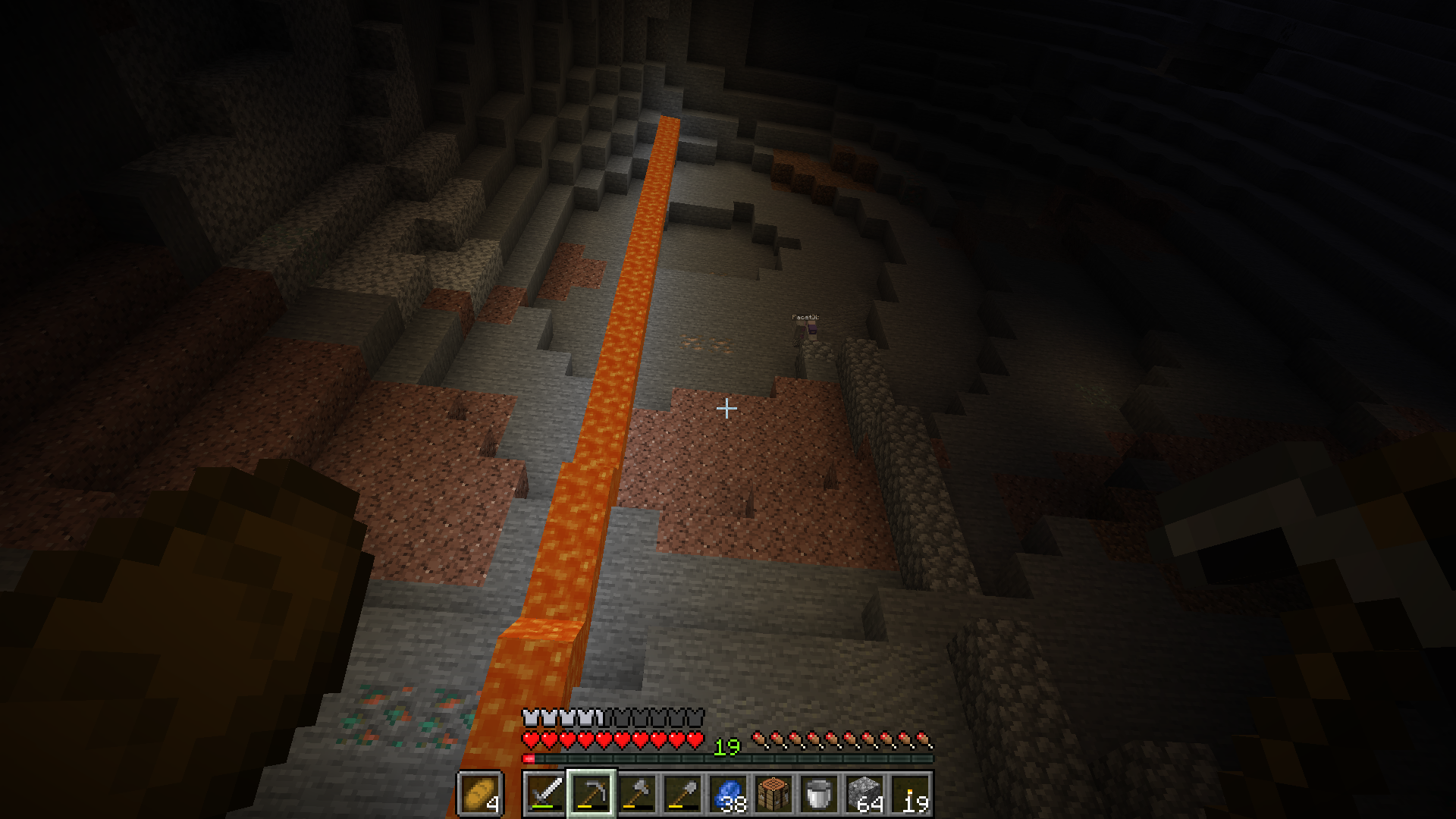Select the crafting table slot
This screenshot has width=1456, height=819.
pos(773,794)
